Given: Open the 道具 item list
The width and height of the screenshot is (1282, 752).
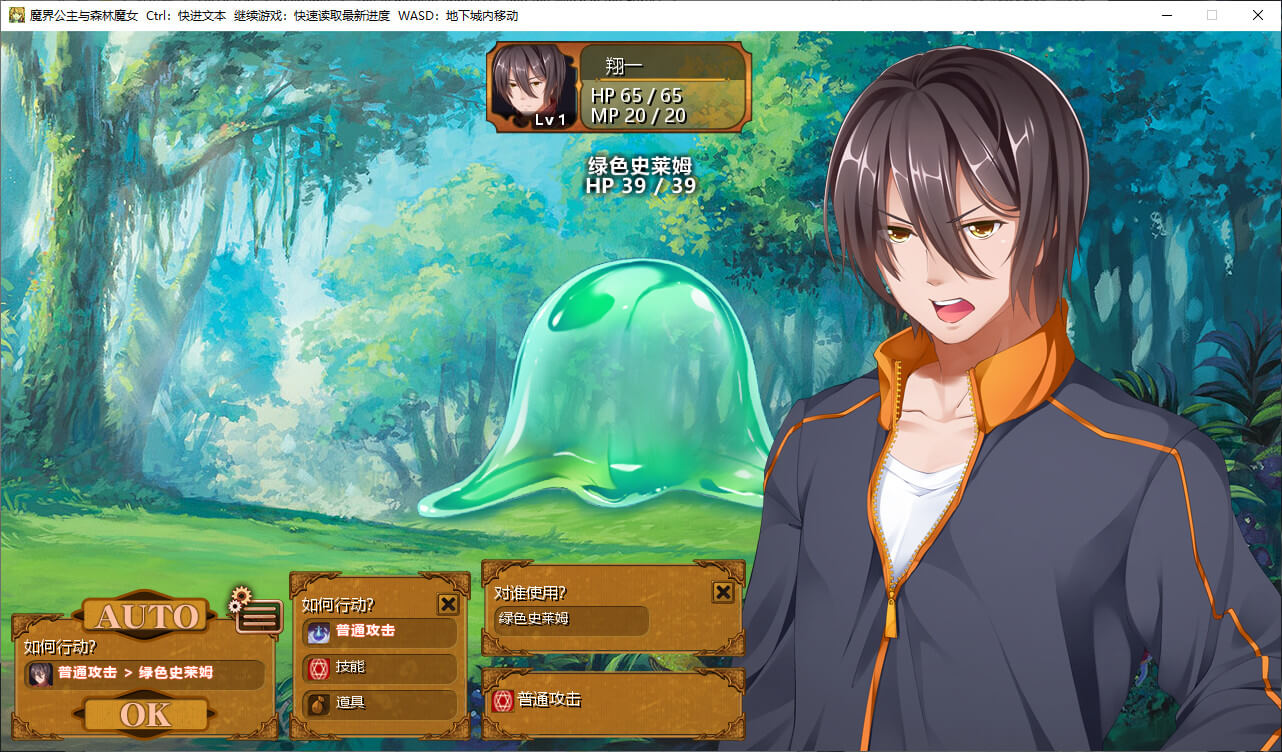Looking at the screenshot, I should (379, 703).
